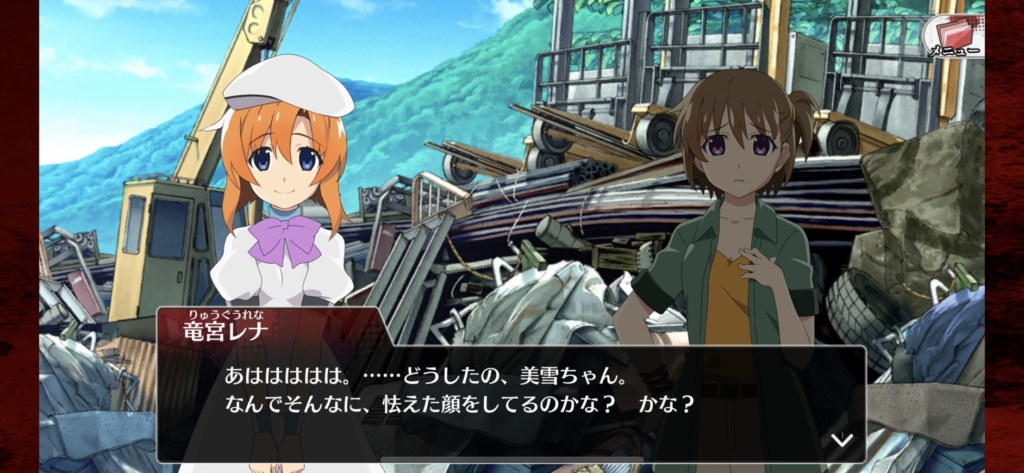Image resolution: width=1024 pixels, height=473 pixels.
Task: Open the メニュー menu button
Action: [x=952, y=35]
